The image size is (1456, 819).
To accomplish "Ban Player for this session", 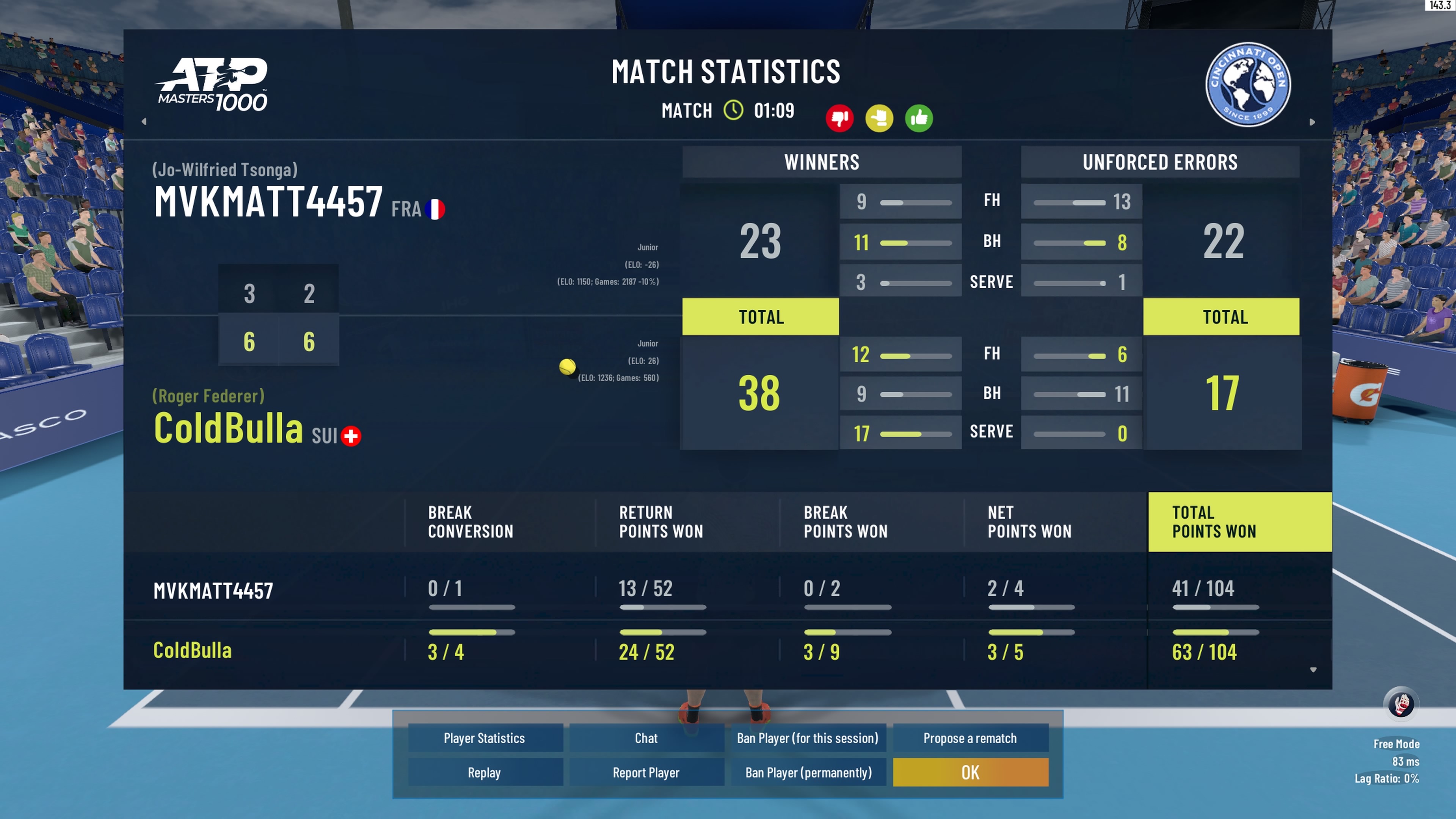I will pos(808,738).
